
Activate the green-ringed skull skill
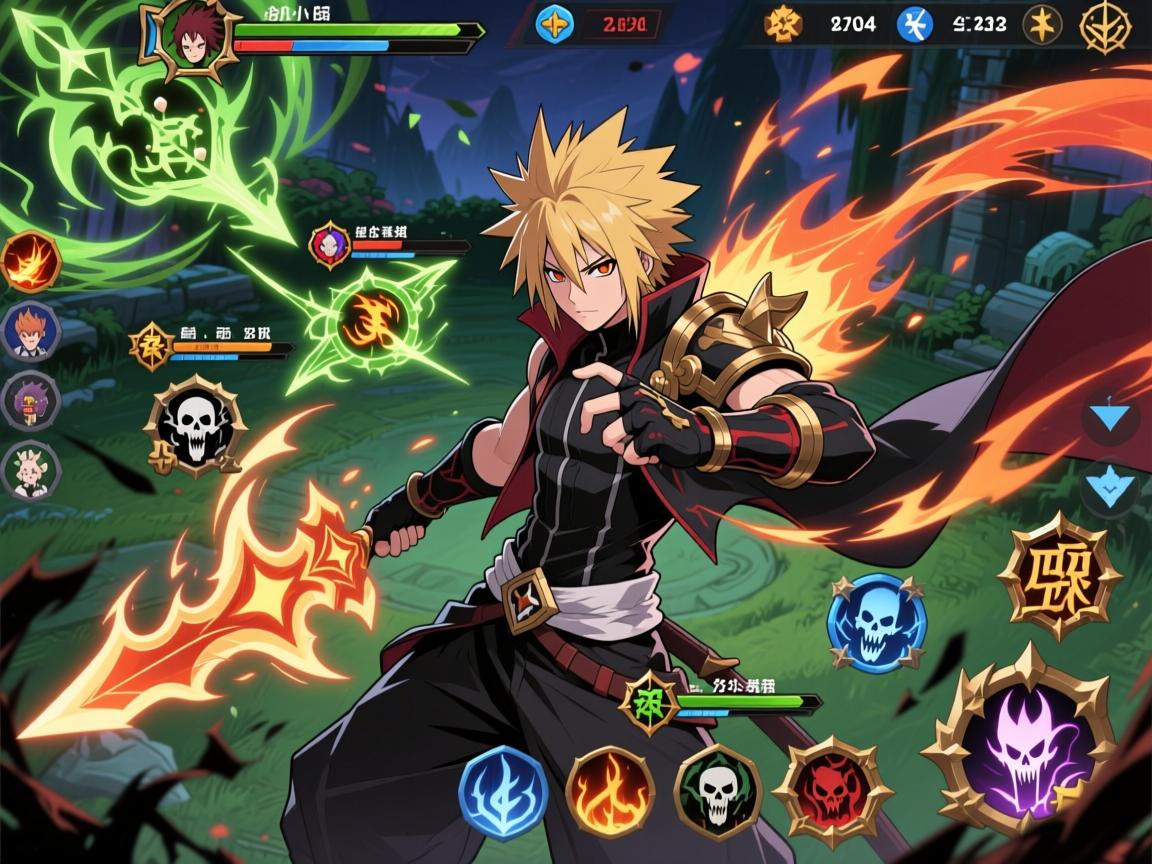[x=717, y=792]
